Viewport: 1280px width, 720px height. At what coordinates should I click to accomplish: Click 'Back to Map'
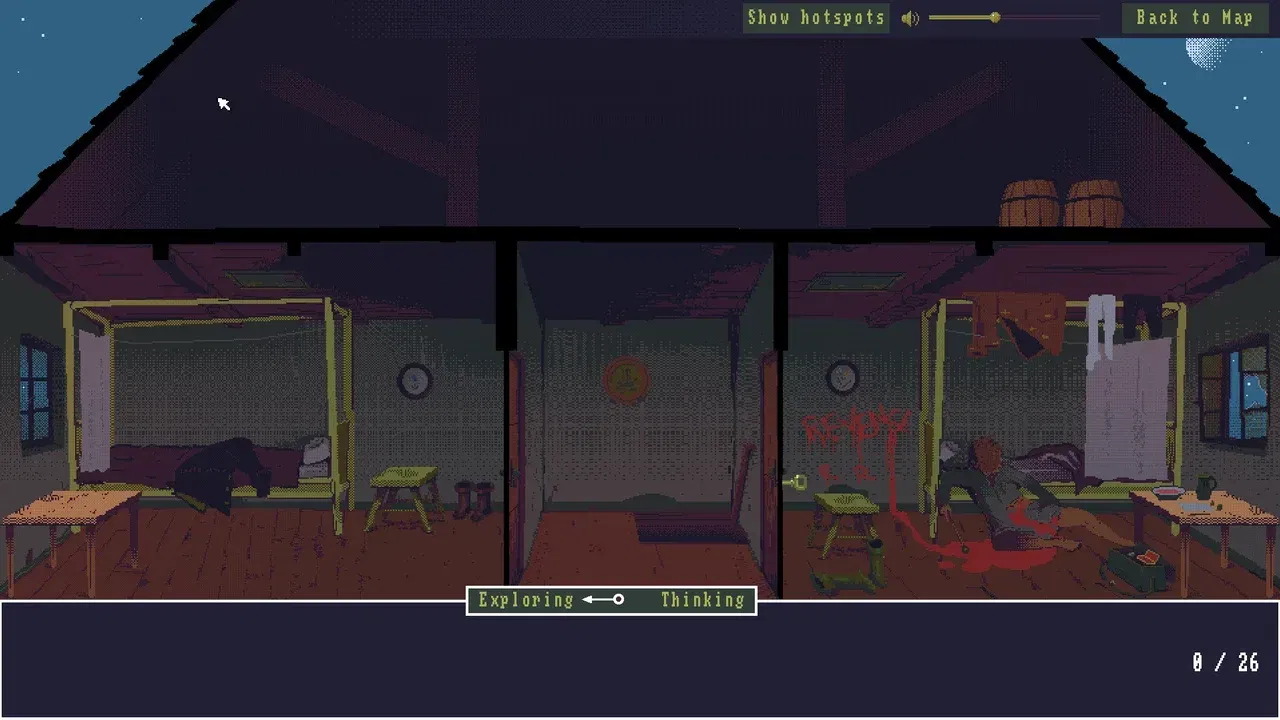click(x=1196, y=17)
